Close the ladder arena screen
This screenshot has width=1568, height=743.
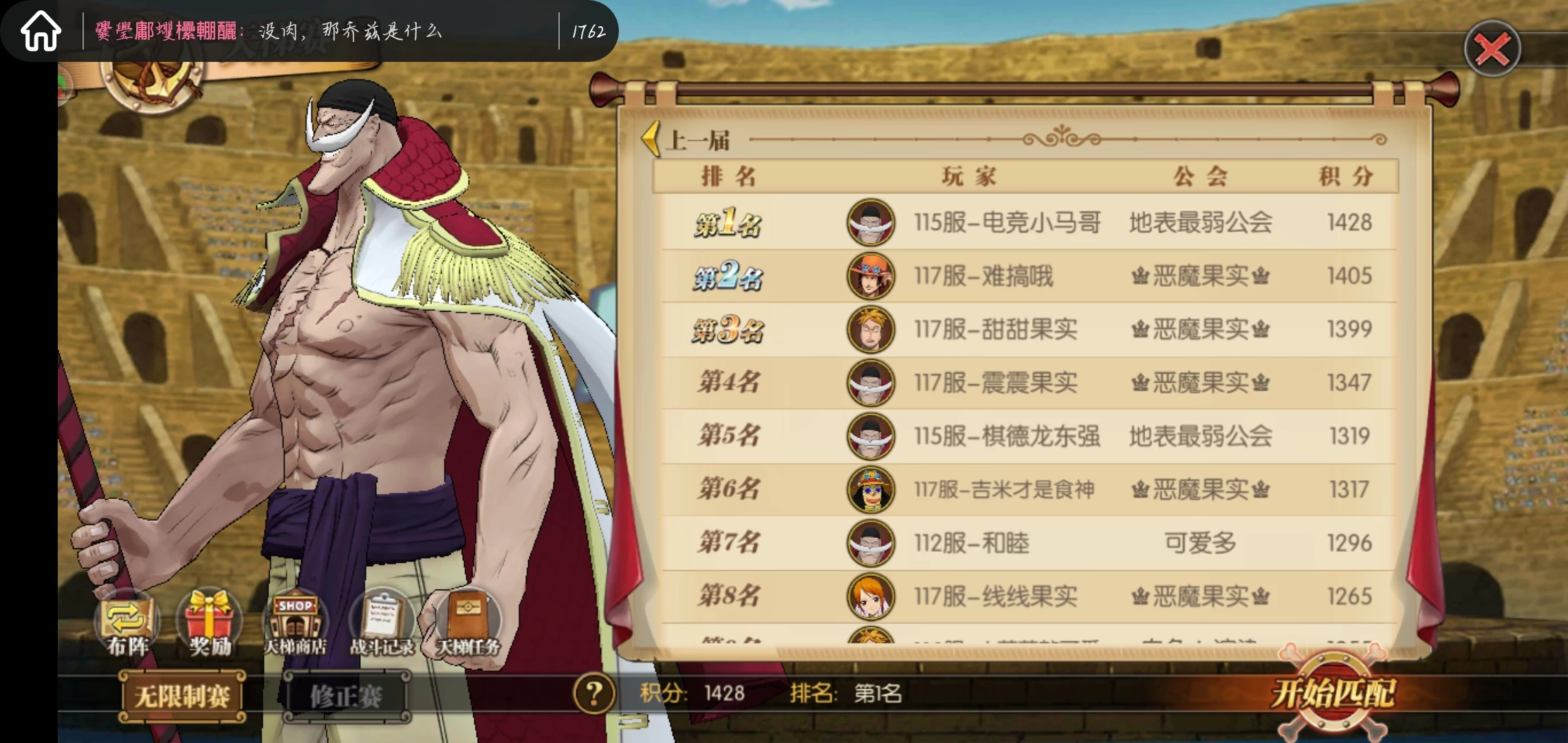[x=1491, y=49]
